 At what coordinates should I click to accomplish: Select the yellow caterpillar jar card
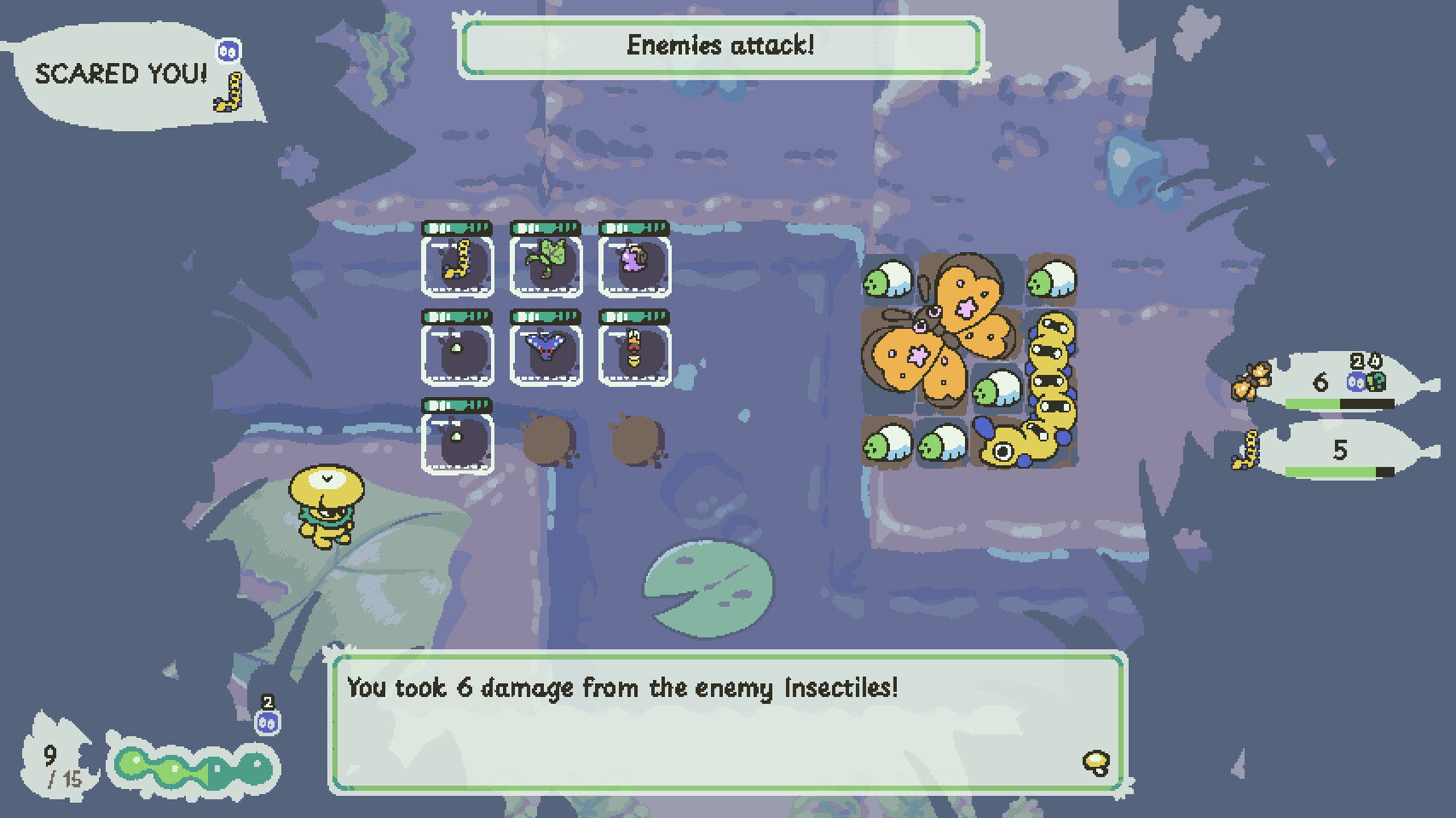click(x=458, y=264)
